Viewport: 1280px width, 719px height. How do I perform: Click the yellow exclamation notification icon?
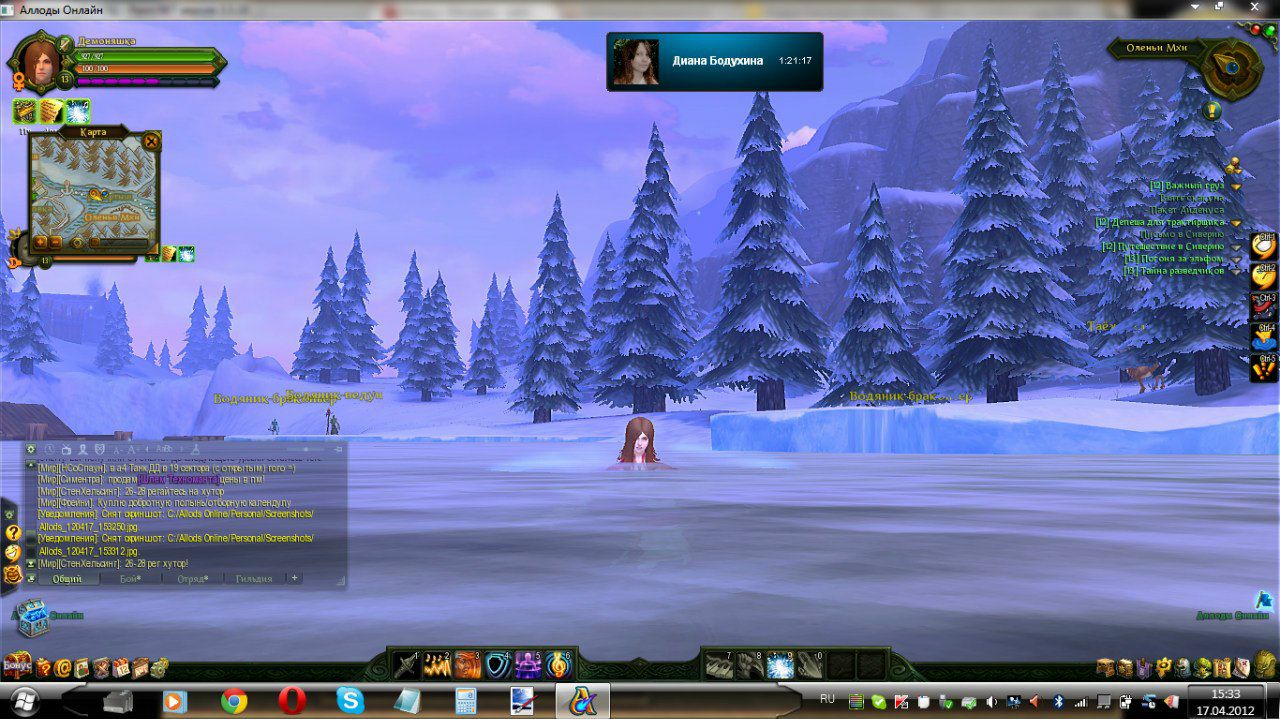(x=1212, y=111)
